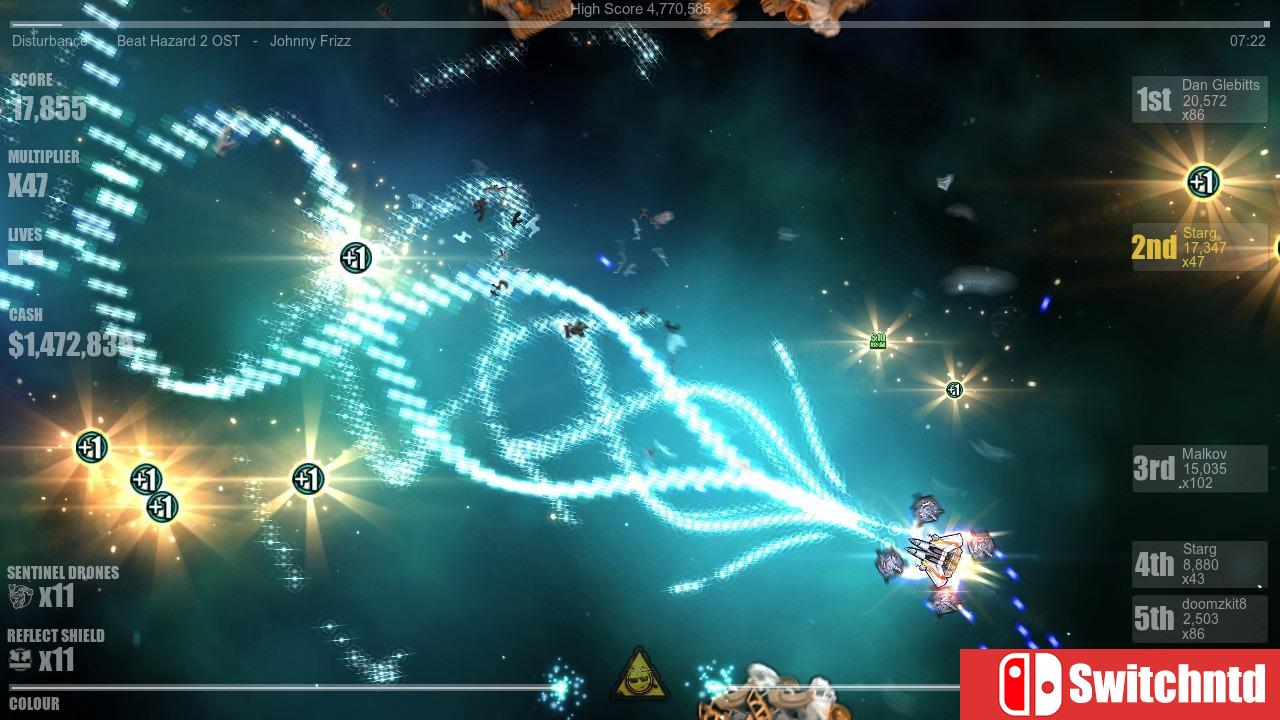Click the High Score 4,770,585 banner
Screen dimensions: 1280x720
tap(640, 8)
